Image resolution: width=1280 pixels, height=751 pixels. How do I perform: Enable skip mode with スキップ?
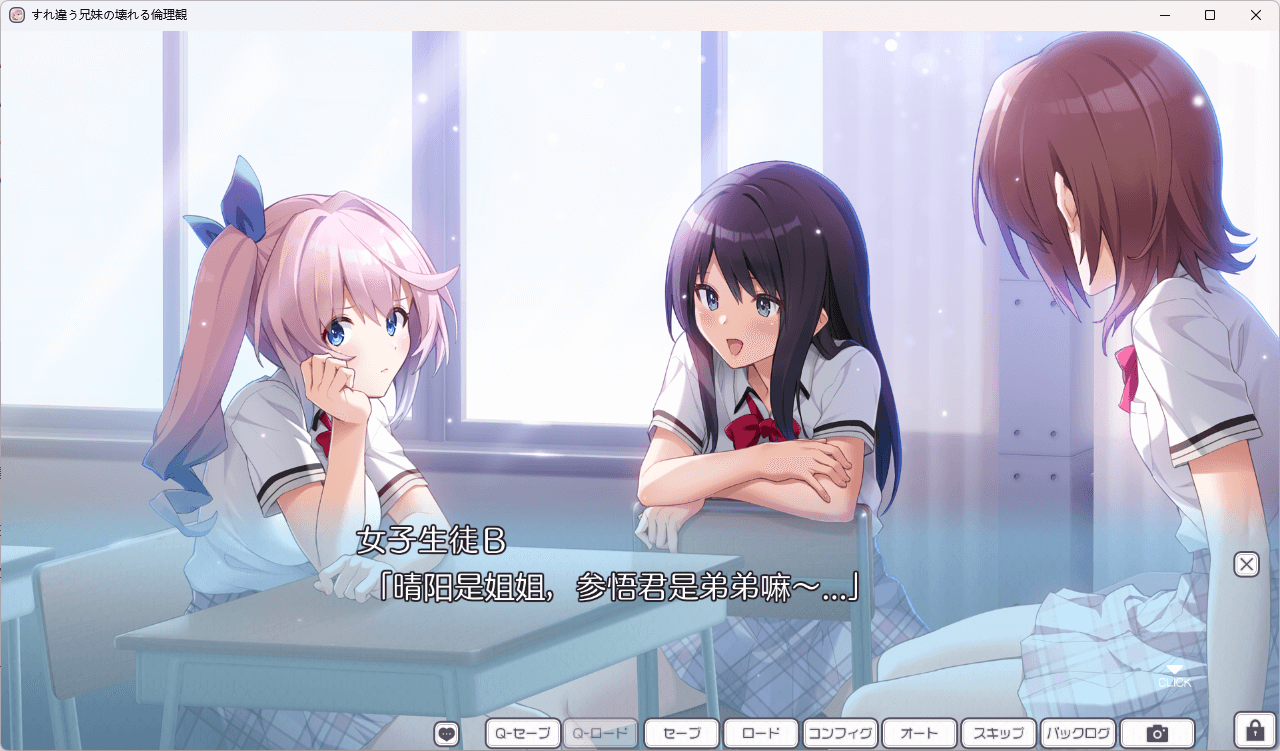[999, 732]
